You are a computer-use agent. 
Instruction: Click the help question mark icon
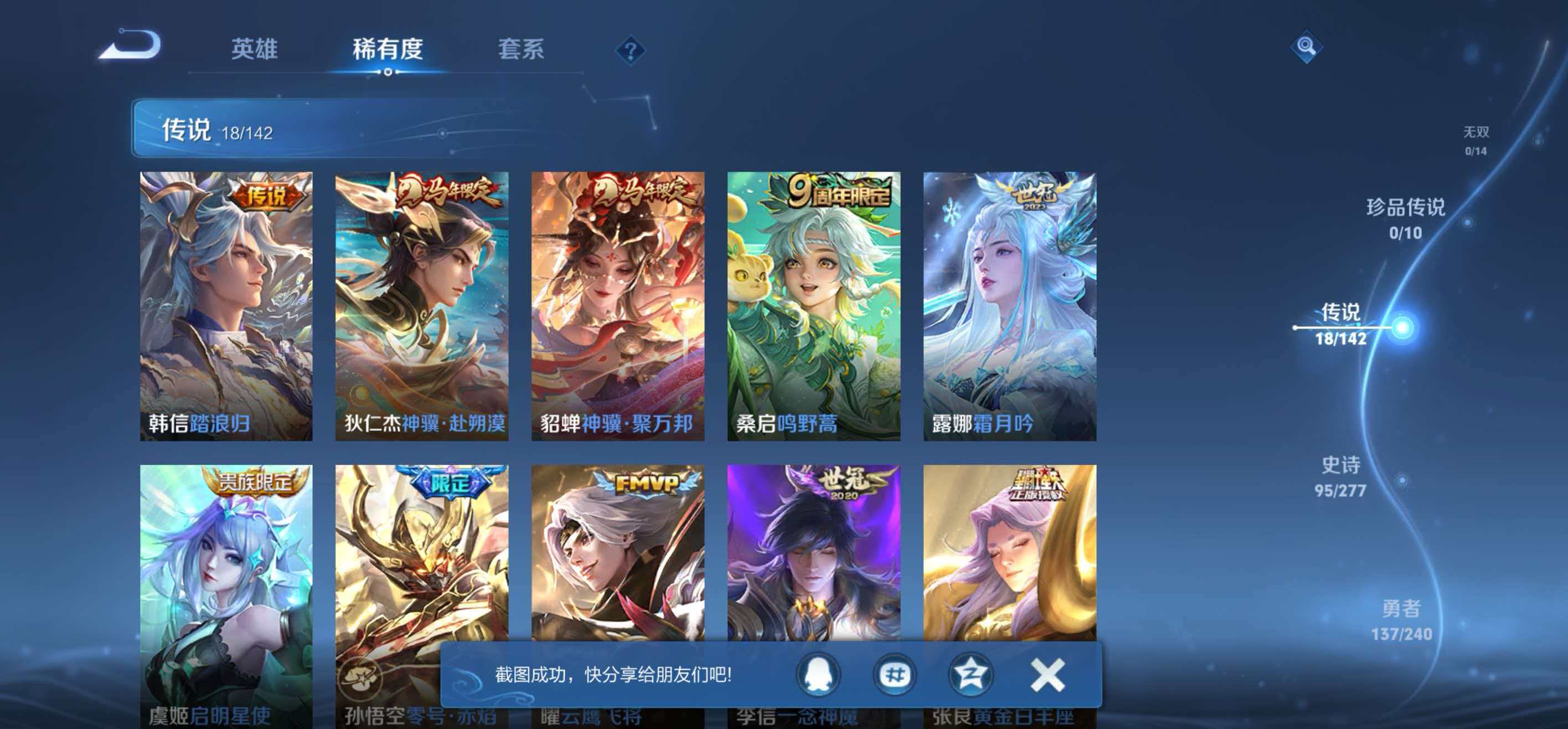click(631, 50)
